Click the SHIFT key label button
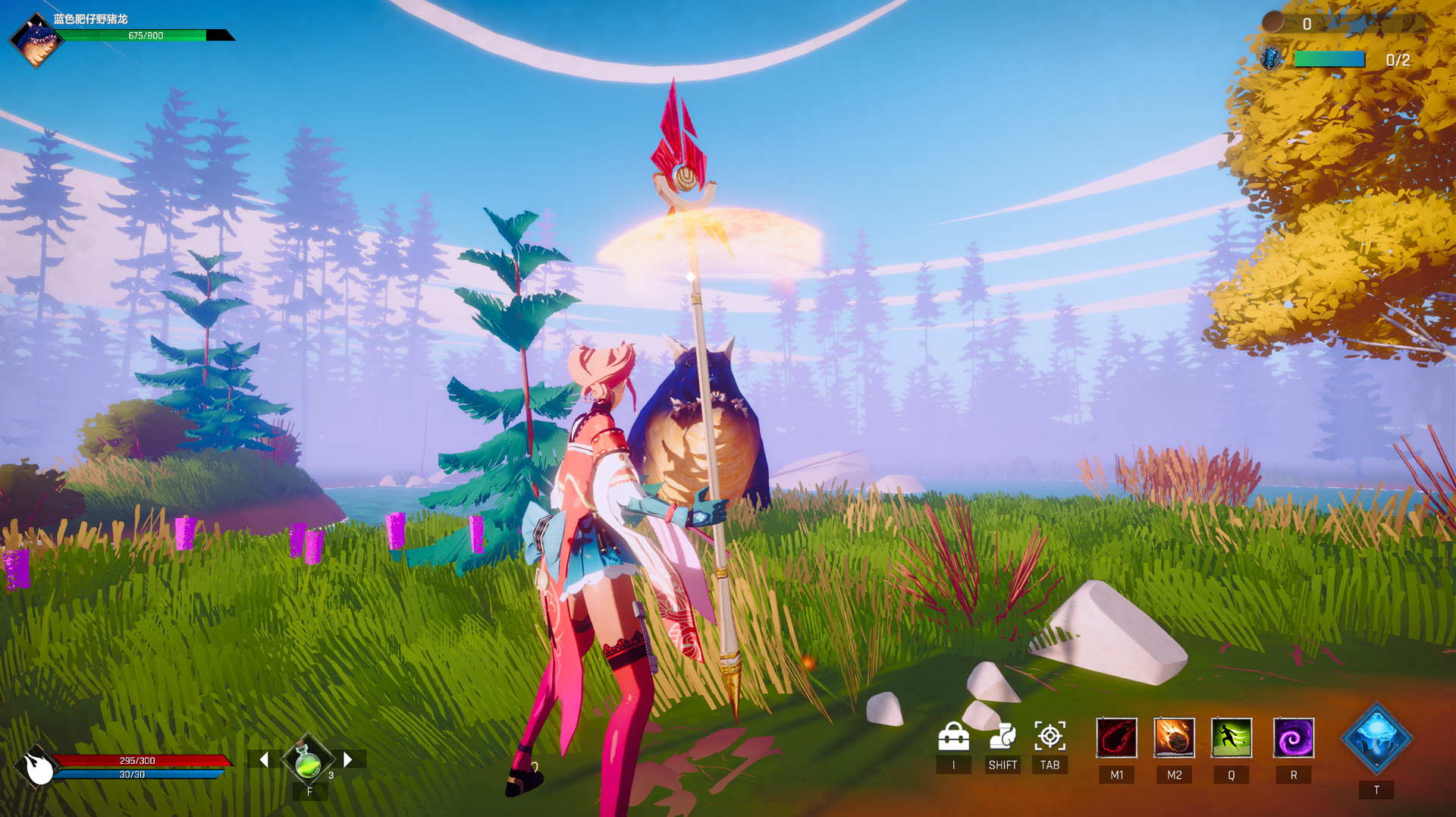This screenshot has width=1456, height=817. tap(1003, 765)
